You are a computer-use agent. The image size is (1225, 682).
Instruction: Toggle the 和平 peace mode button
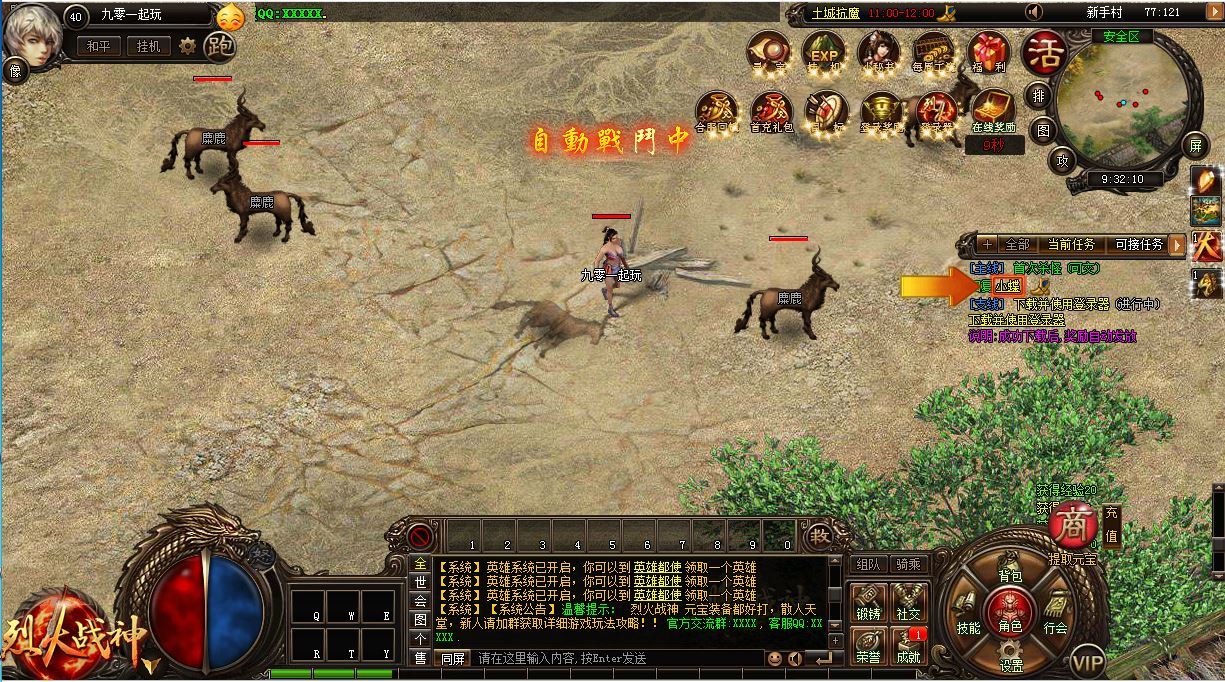(97, 46)
